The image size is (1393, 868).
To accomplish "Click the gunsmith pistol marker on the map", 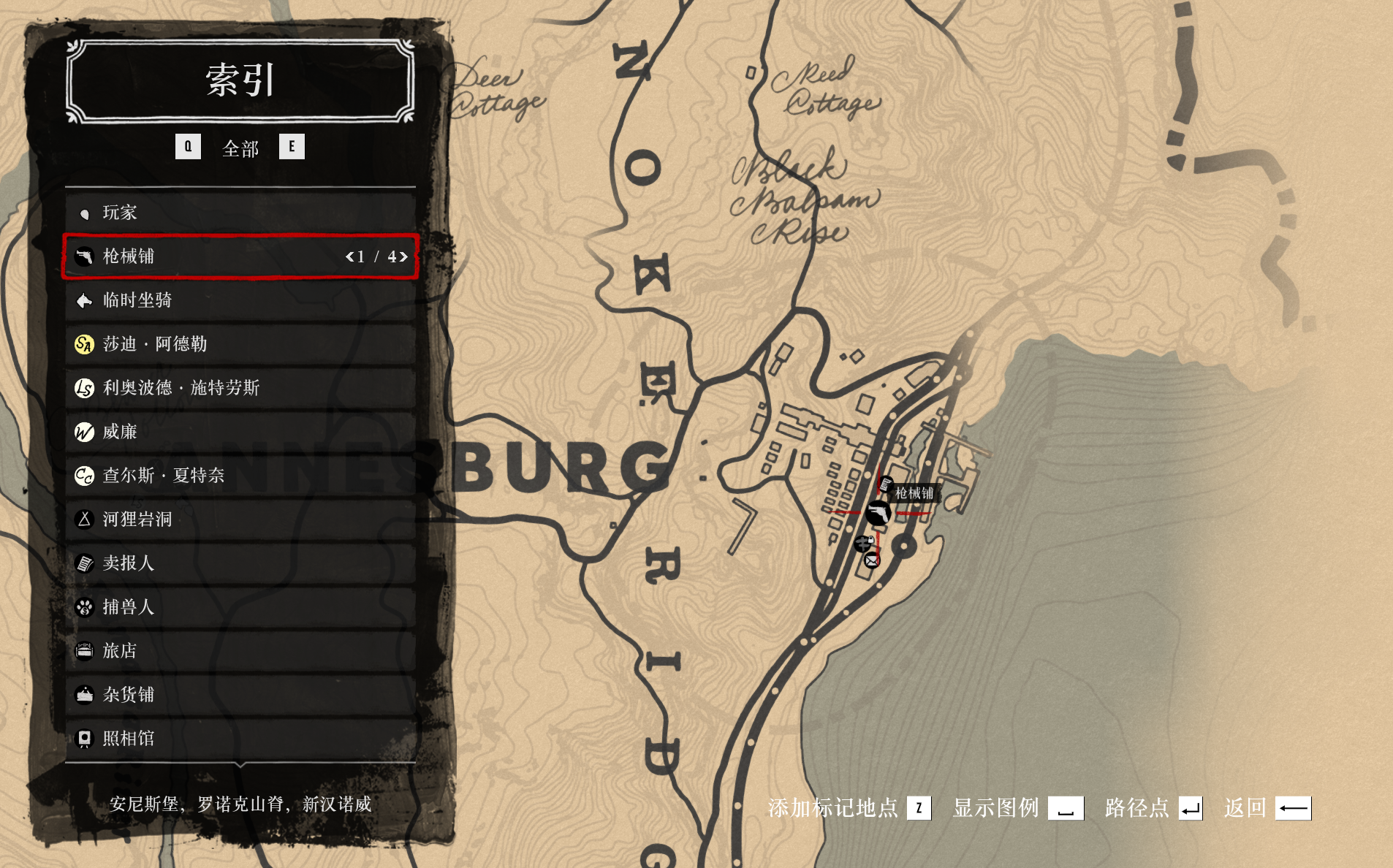I will click(877, 513).
